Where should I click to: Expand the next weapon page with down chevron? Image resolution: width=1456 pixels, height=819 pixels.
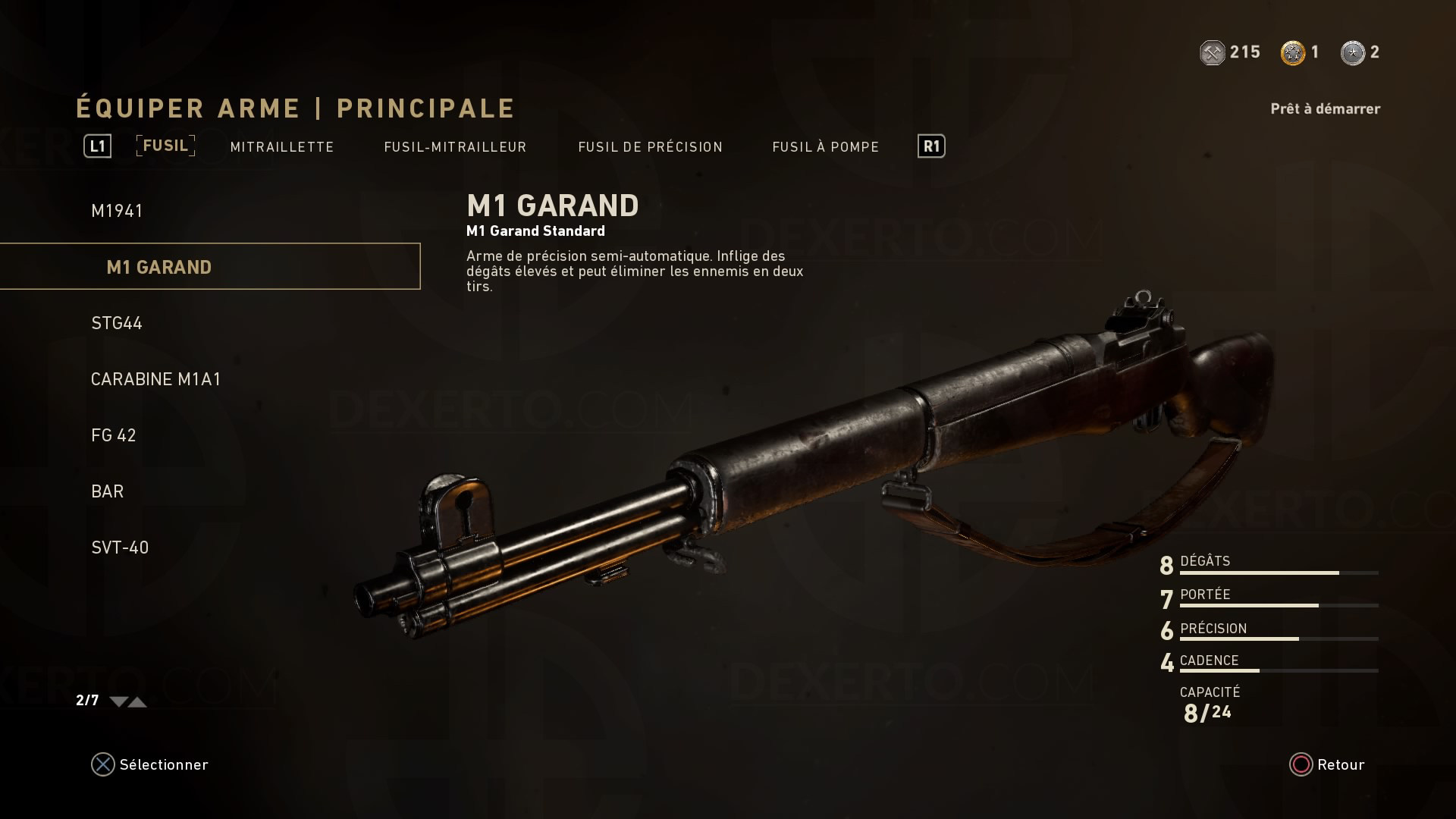tap(118, 702)
